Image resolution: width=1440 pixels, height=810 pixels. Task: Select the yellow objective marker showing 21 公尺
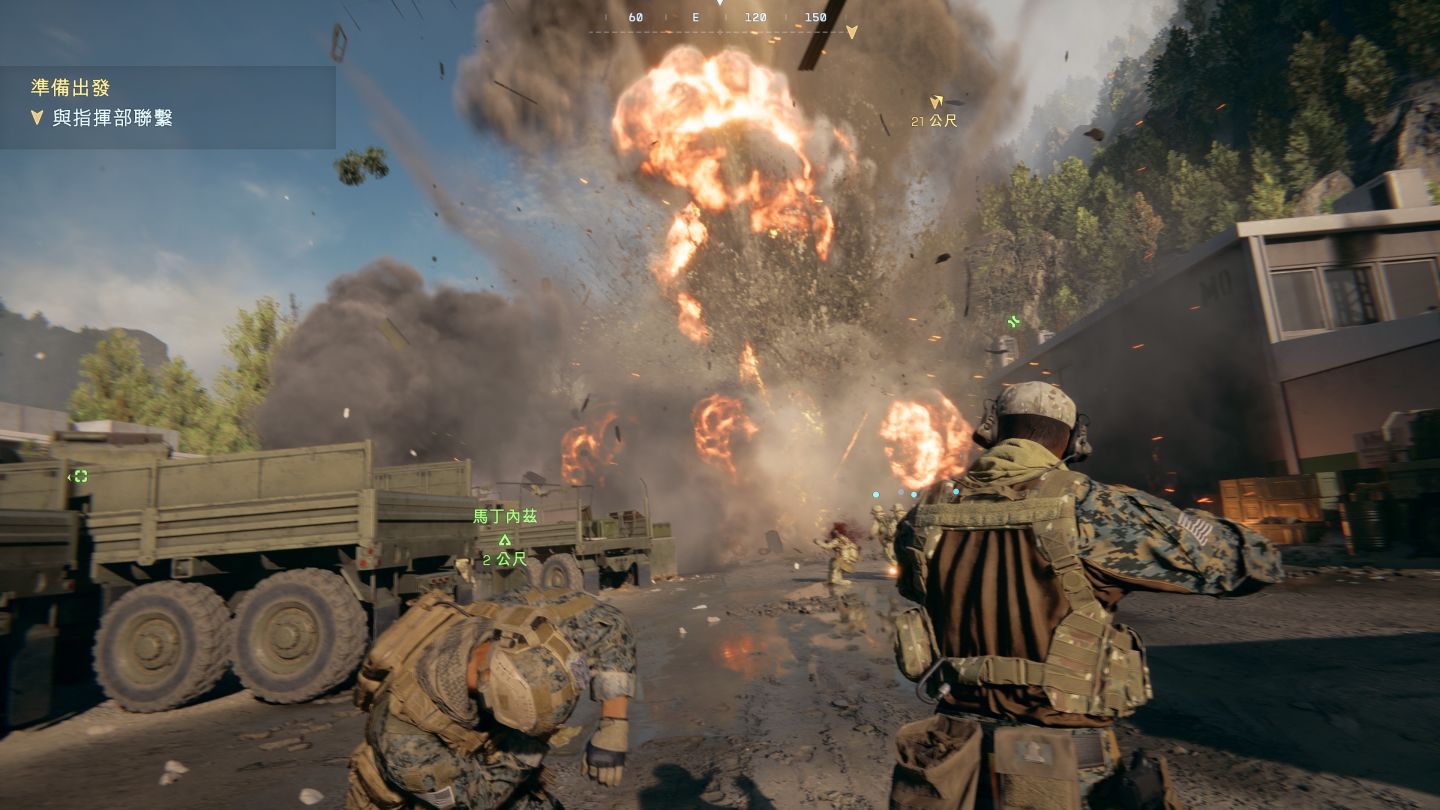click(936, 102)
